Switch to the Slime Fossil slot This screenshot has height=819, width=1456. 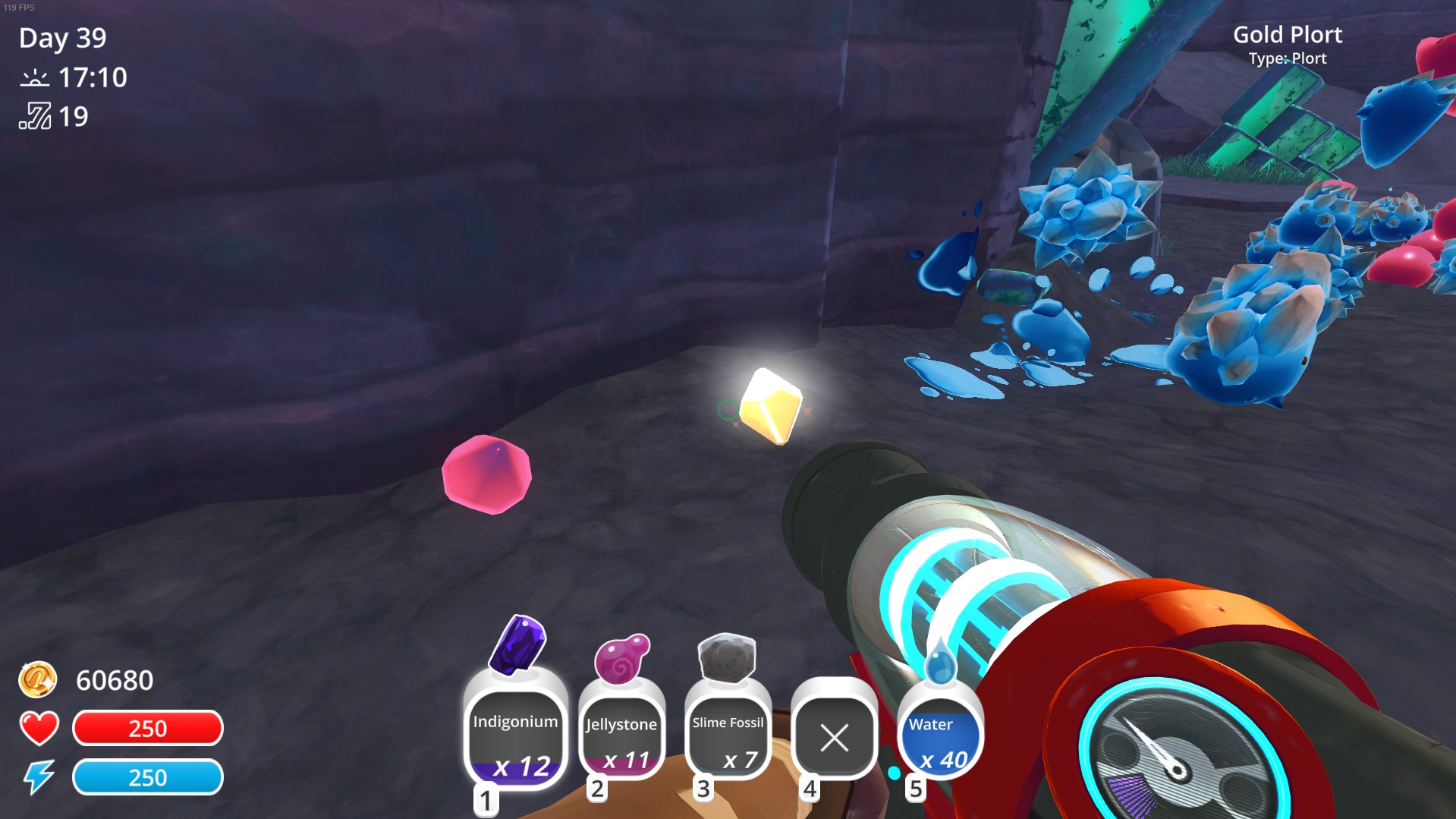tap(728, 738)
